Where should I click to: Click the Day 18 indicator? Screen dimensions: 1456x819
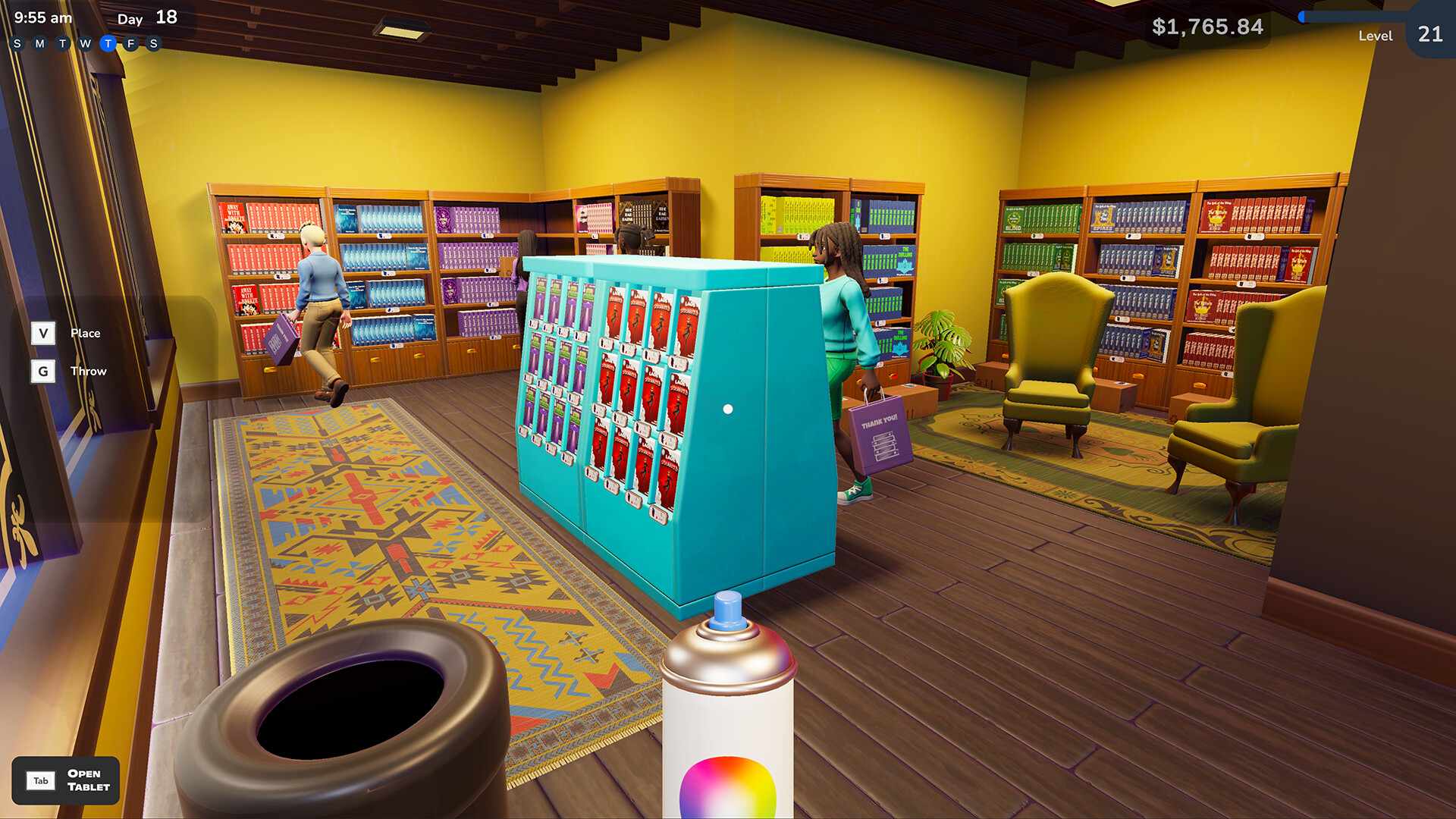[x=147, y=17]
